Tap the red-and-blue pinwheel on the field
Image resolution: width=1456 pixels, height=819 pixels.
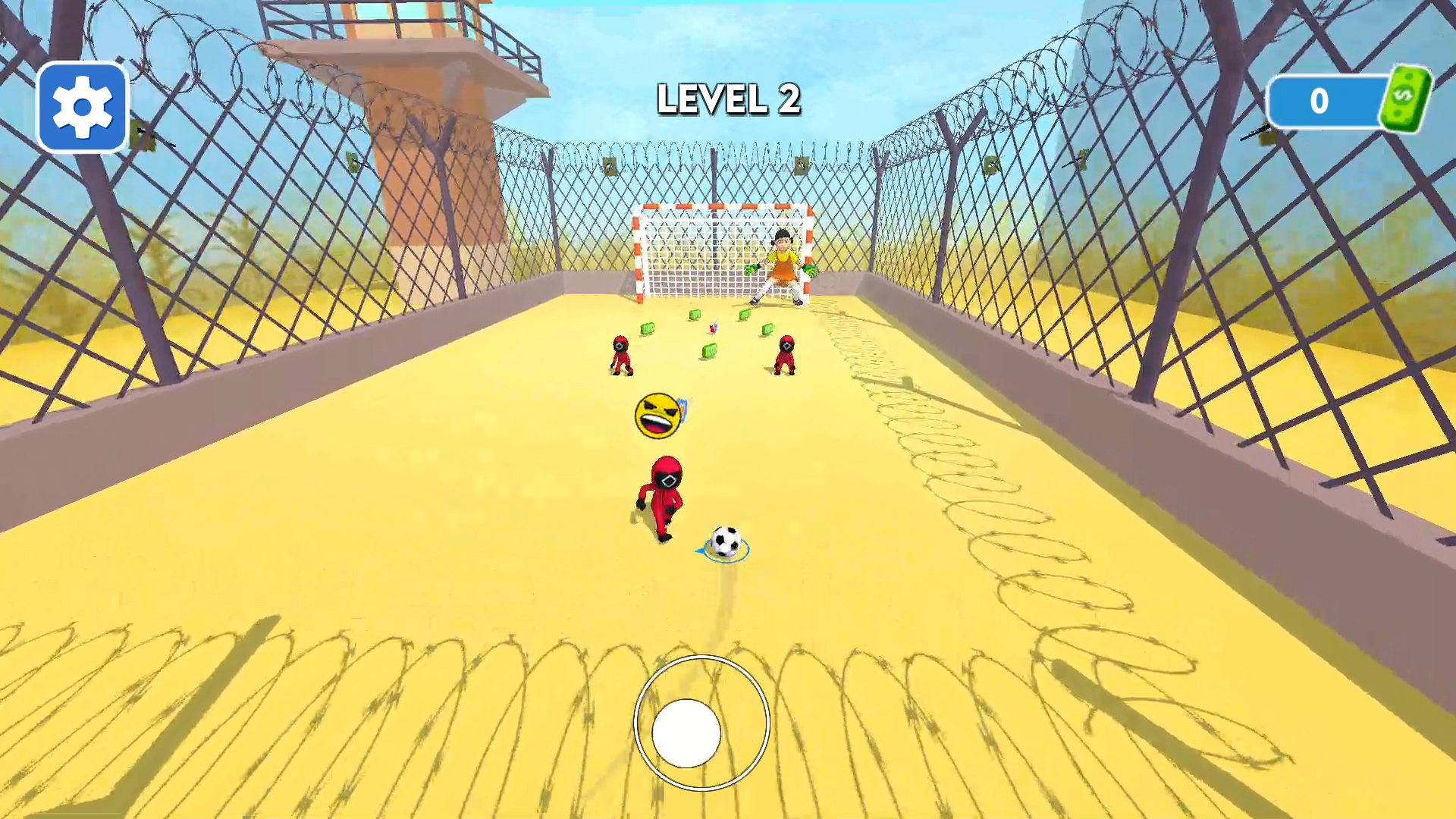pos(714,328)
